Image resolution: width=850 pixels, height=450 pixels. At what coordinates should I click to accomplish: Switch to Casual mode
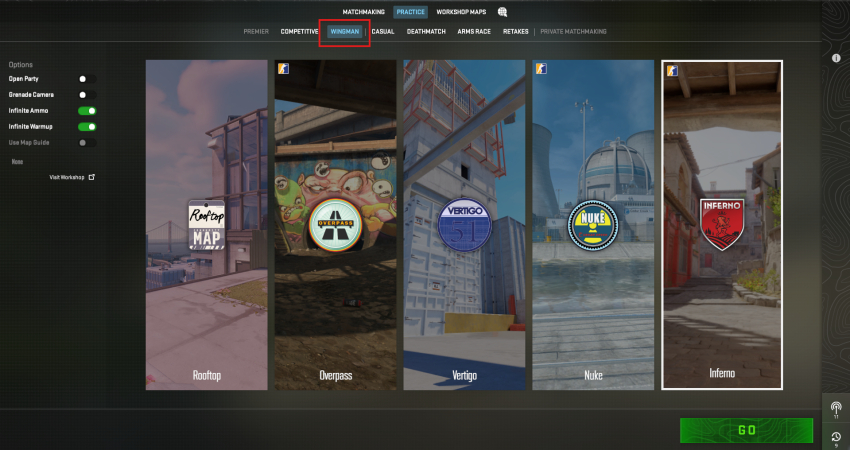pyautogui.click(x=383, y=32)
